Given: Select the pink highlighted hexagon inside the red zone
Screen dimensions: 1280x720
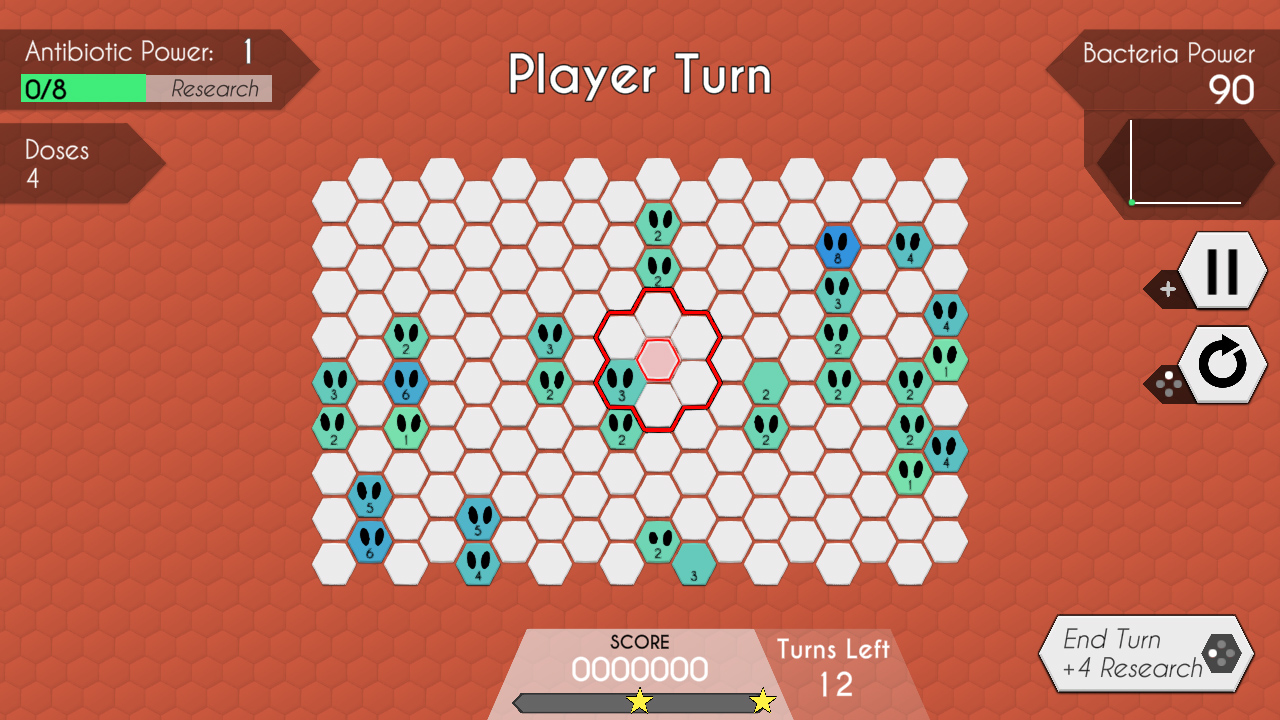Looking at the screenshot, I should [x=659, y=360].
